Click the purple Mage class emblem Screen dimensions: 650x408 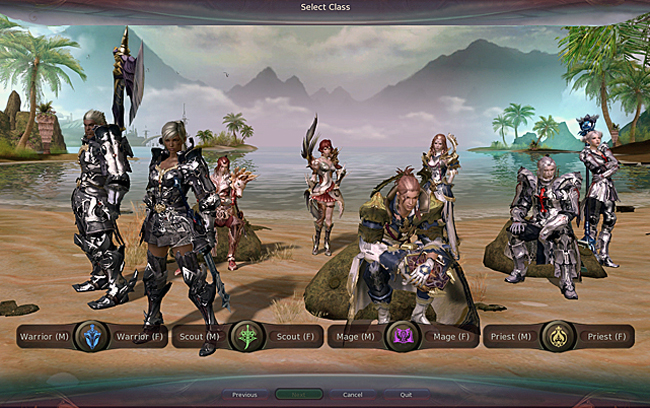pos(402,336)
